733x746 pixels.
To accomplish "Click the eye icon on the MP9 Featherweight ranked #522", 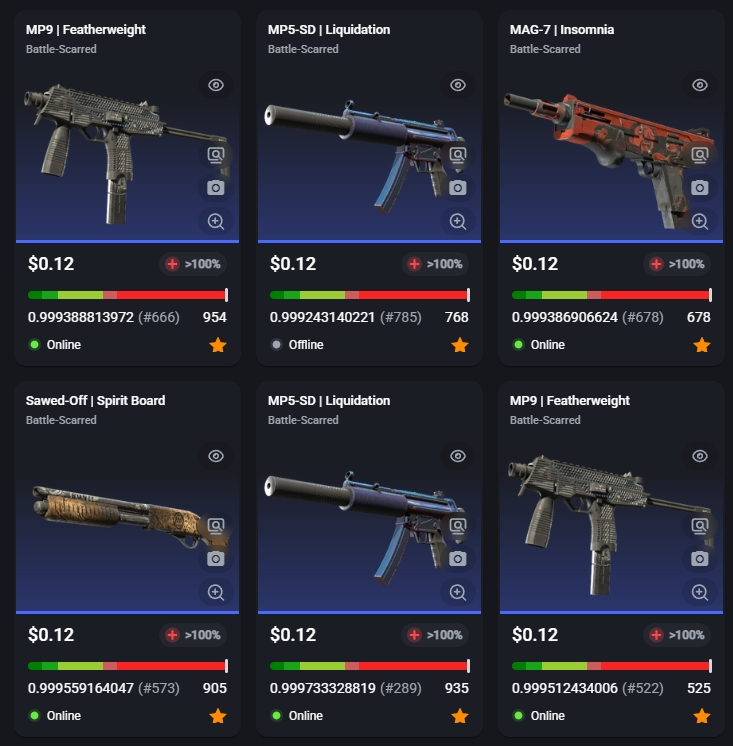I will 700,456.
